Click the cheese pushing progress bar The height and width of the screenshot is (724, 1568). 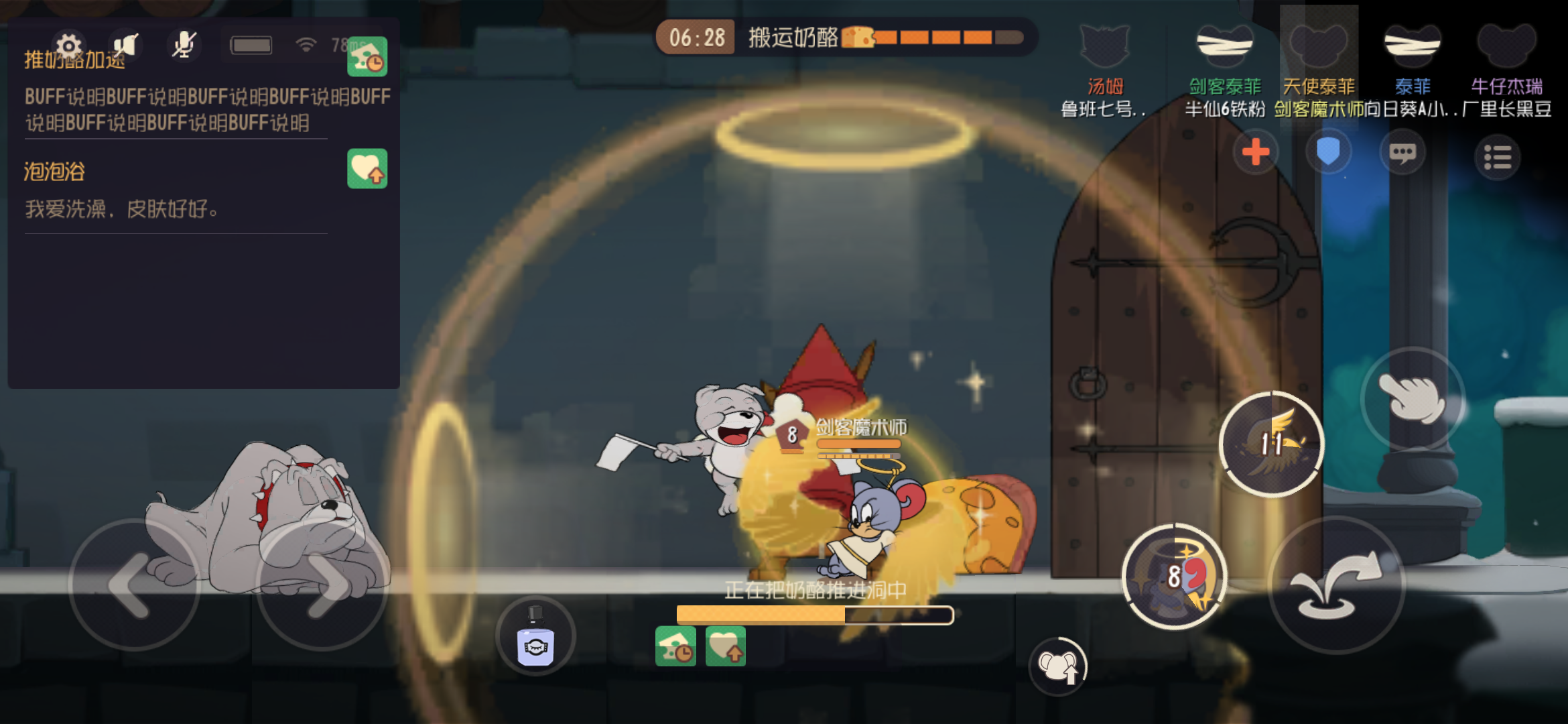[x=815, y=614]
